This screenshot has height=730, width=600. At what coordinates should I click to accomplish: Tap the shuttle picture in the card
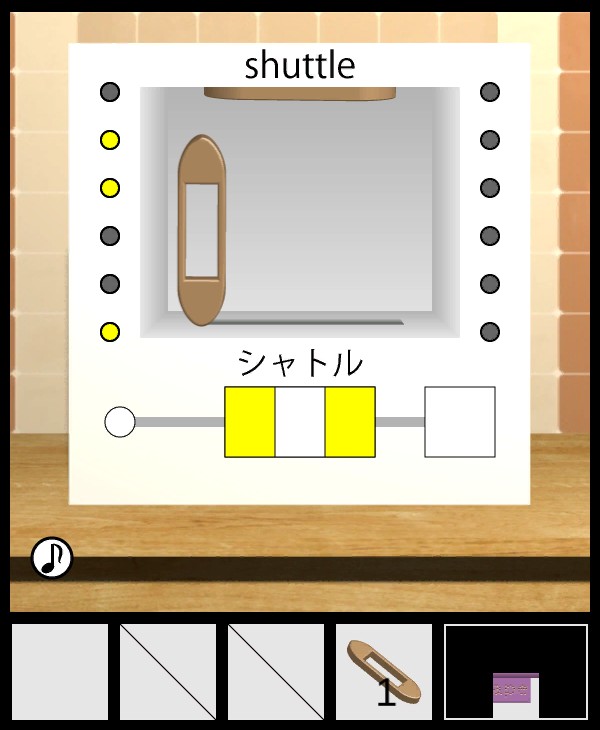click(x=202, y=230)
